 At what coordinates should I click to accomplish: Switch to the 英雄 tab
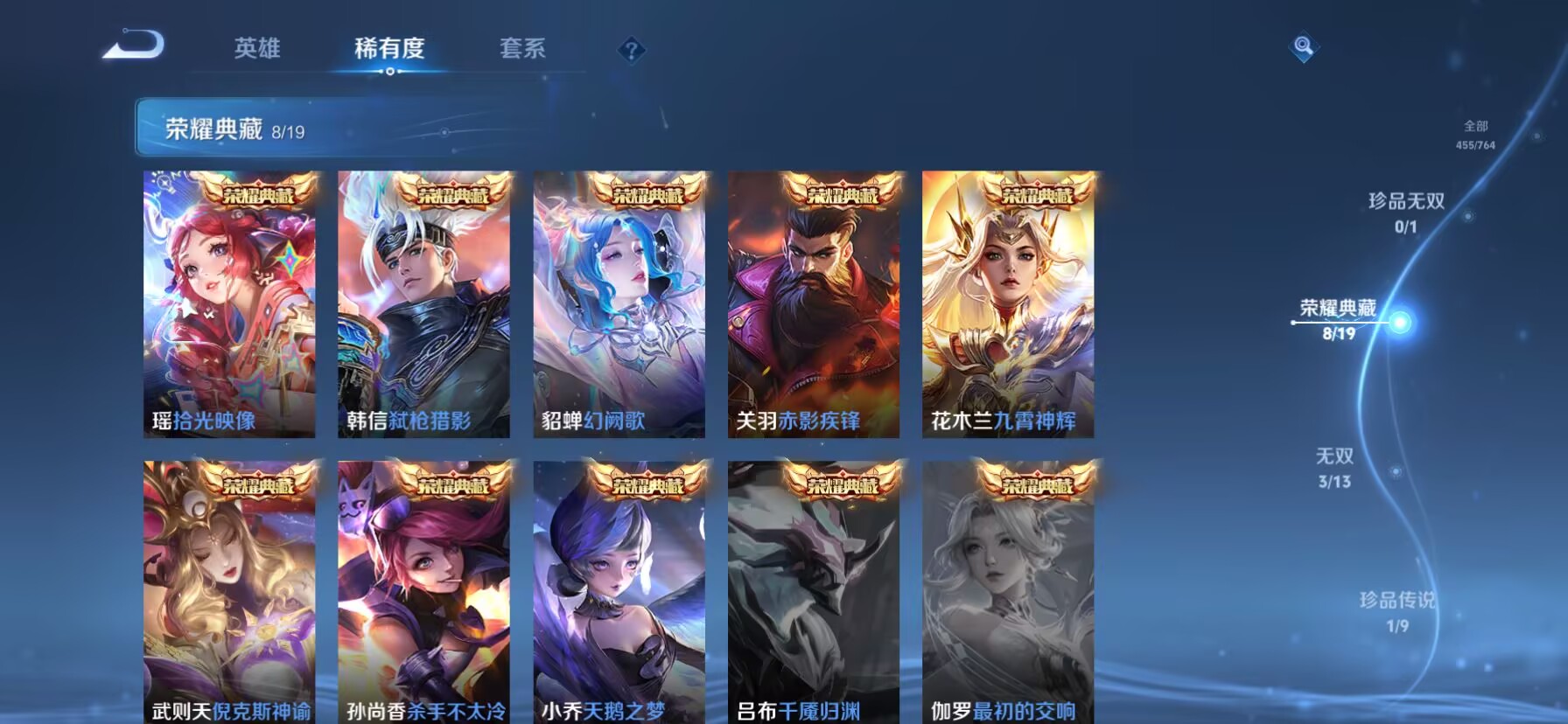[x=256, y=50]
